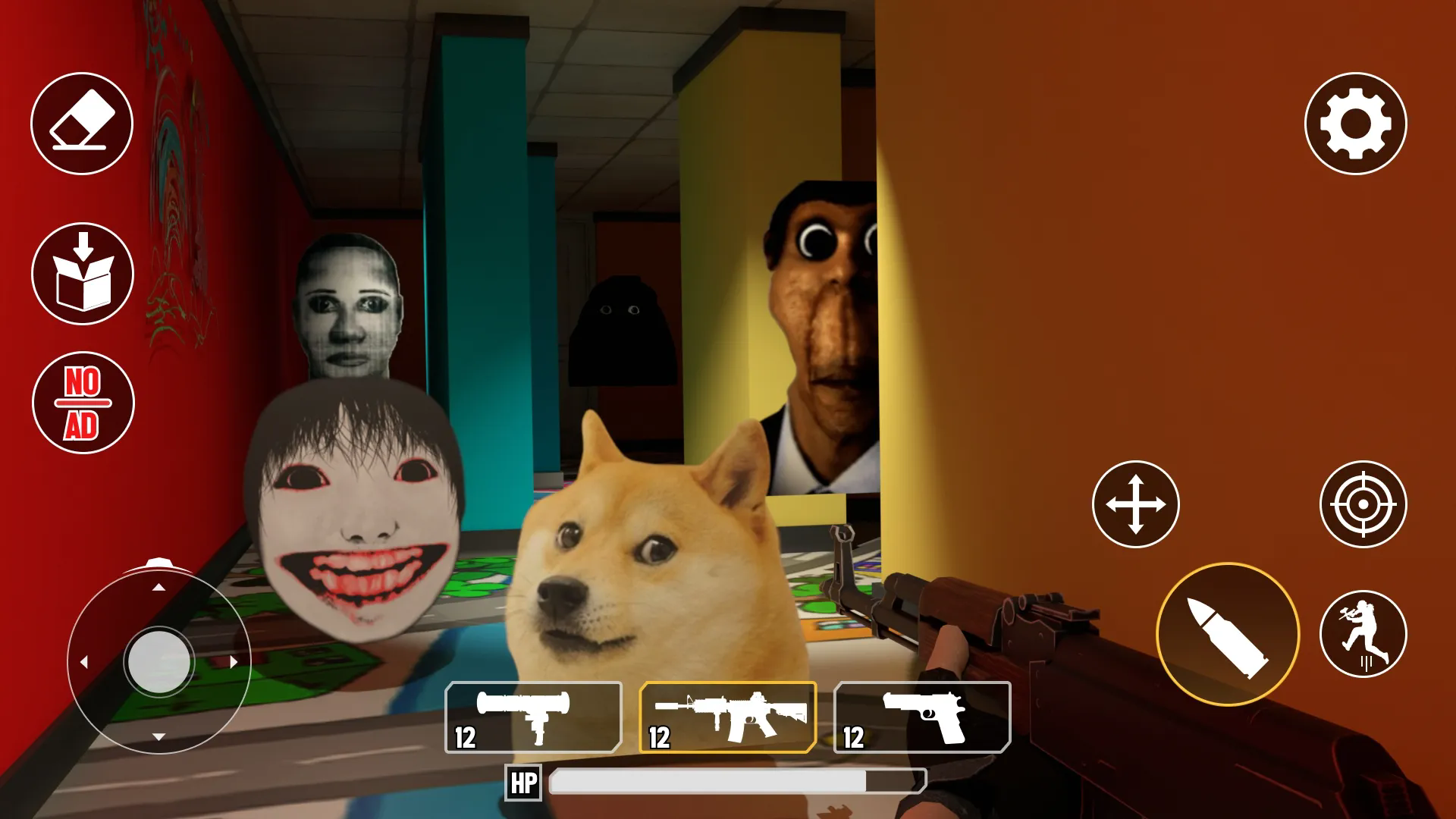The height and width of the screenshot is (819, 1456).
Task: Tap the jumping soldier button
Action: (1363, 634)
